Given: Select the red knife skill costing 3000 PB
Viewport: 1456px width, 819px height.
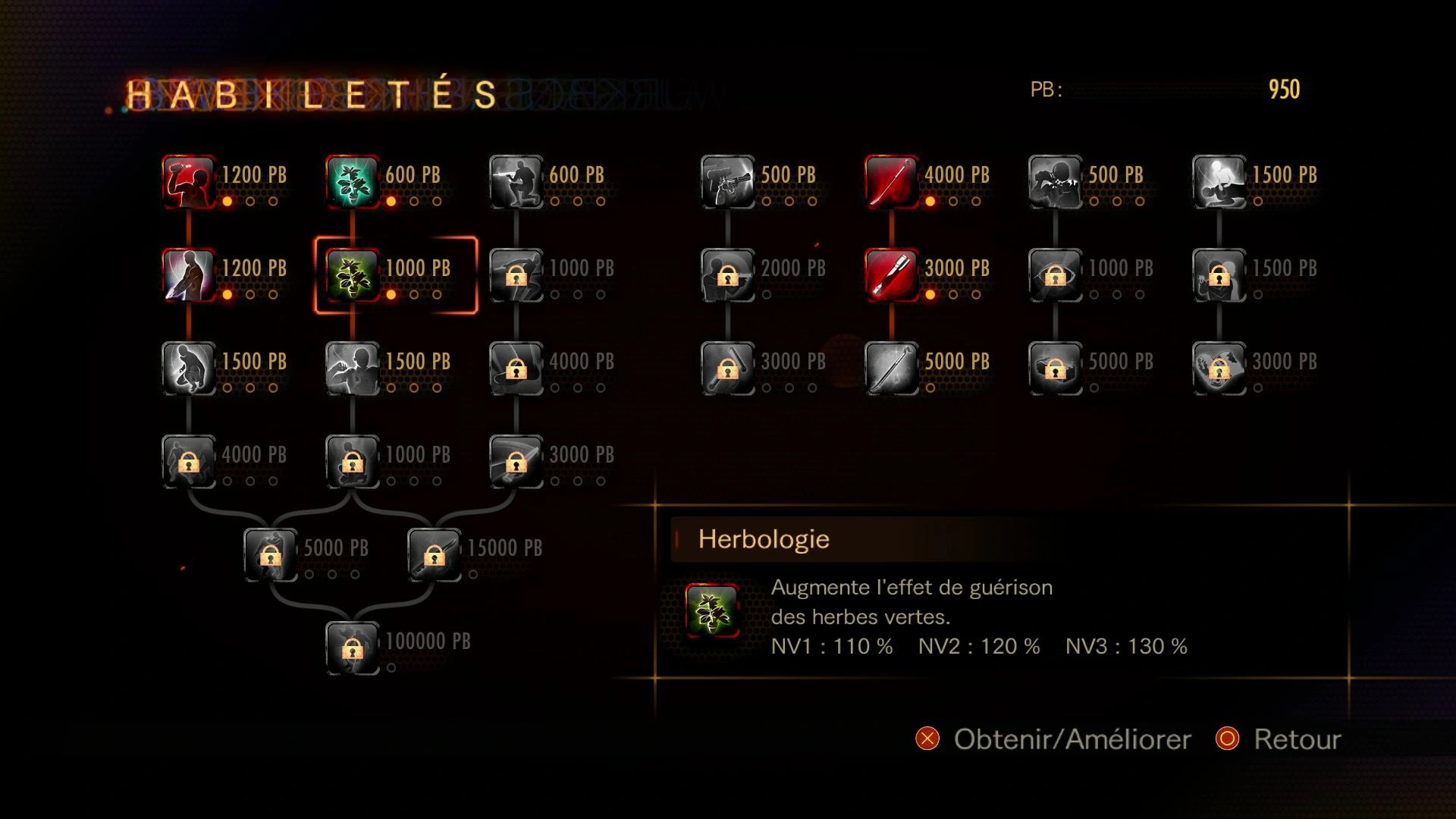Looking at the screenshot, I should pyautogui.click(x=892, y=275).
